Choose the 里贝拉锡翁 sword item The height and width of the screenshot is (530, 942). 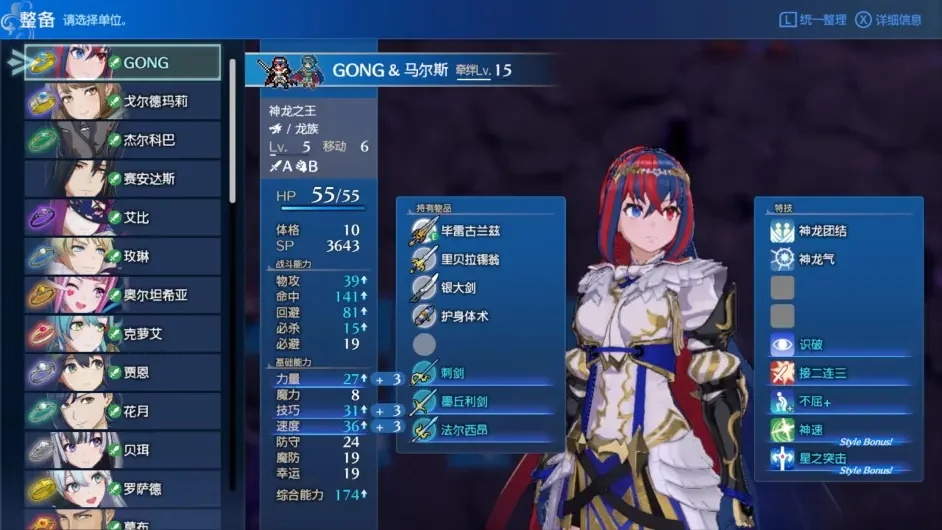pyautogui.click(x=470, y=259)
